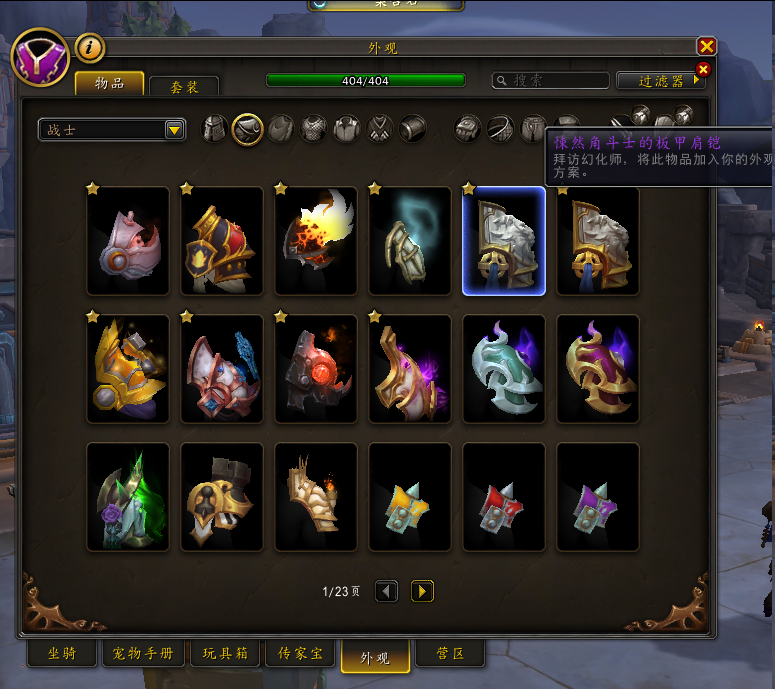
Task: Switch to the 宠物手册 pet journal tab
Action: click(x=143, y=655)
